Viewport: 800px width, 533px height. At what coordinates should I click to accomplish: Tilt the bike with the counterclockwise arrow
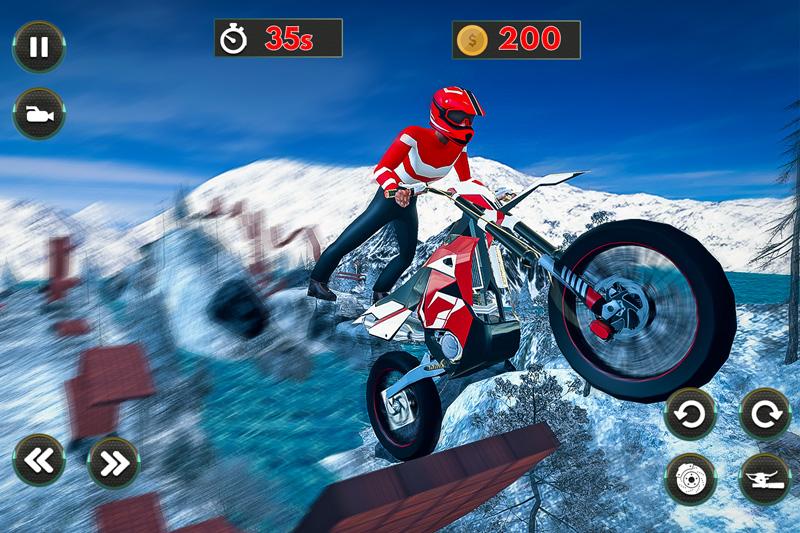pos(690,413)
